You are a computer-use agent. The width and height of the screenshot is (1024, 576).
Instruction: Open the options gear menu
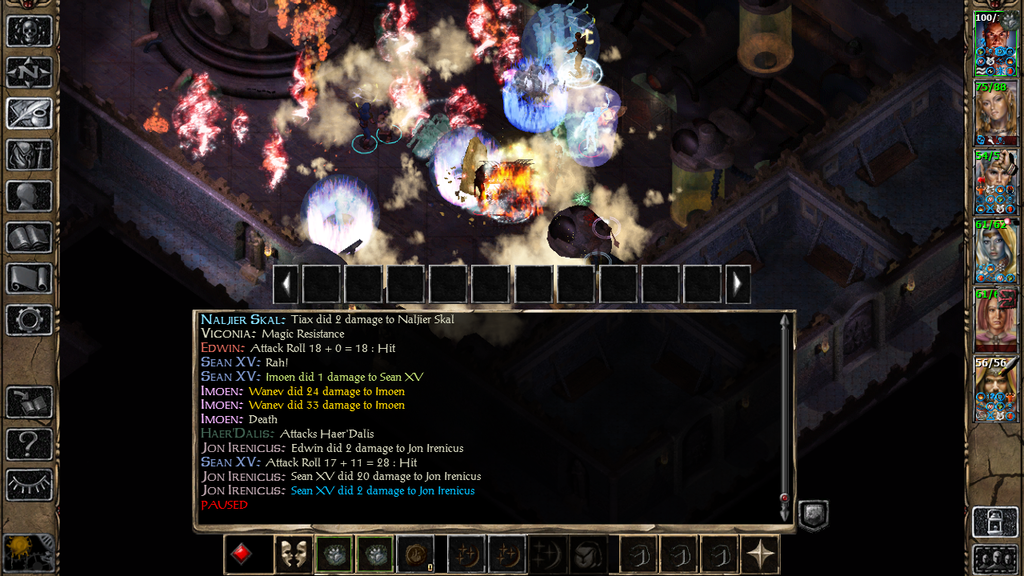(x=29, y=320)
